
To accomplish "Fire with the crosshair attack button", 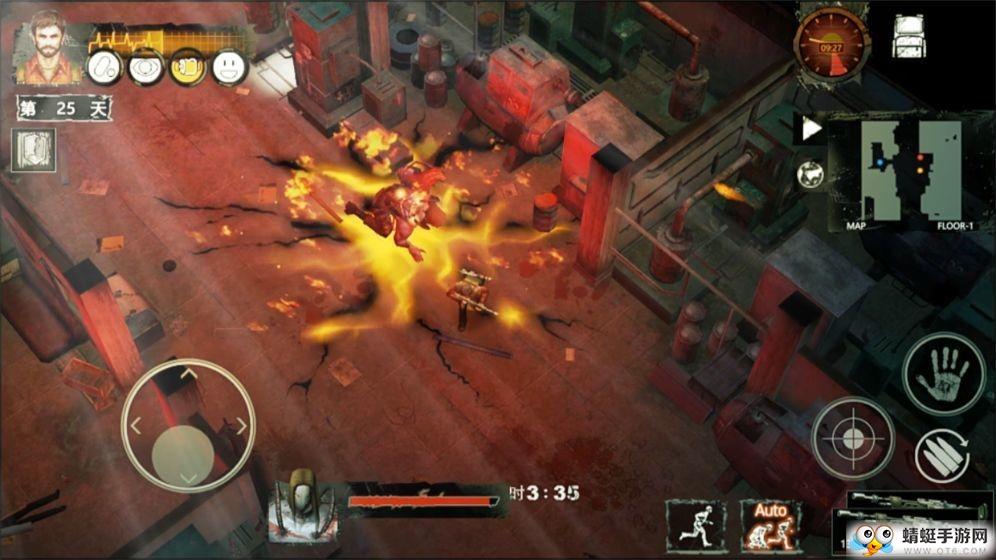I will (x=852, y=437).
